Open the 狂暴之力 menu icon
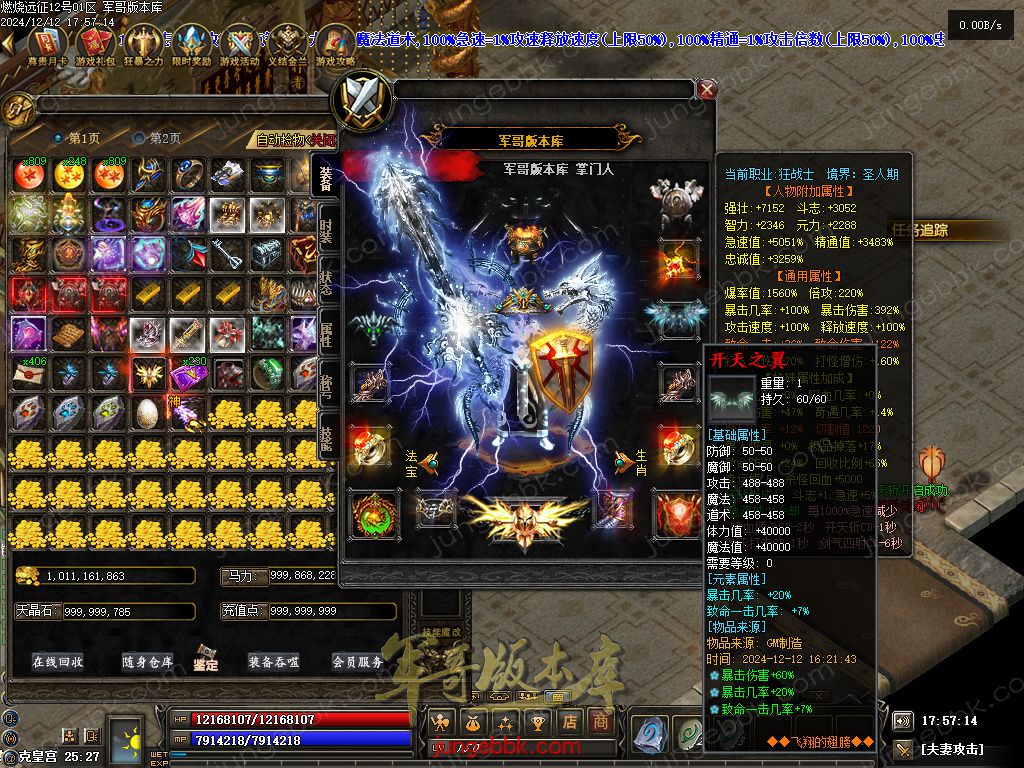 click(x=142, y=45)
